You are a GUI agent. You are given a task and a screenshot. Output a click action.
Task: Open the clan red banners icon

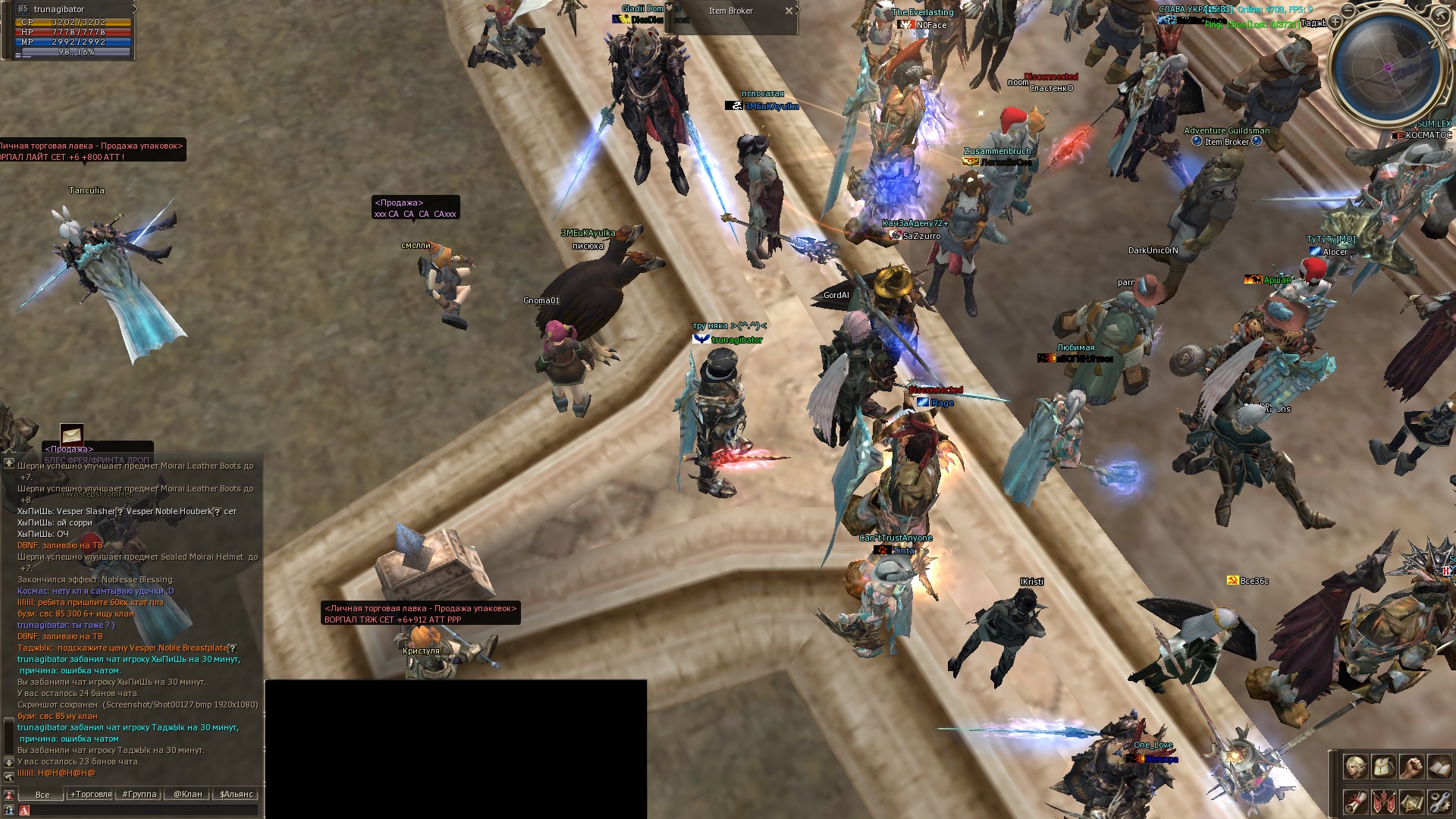(x=1383, y=802)
